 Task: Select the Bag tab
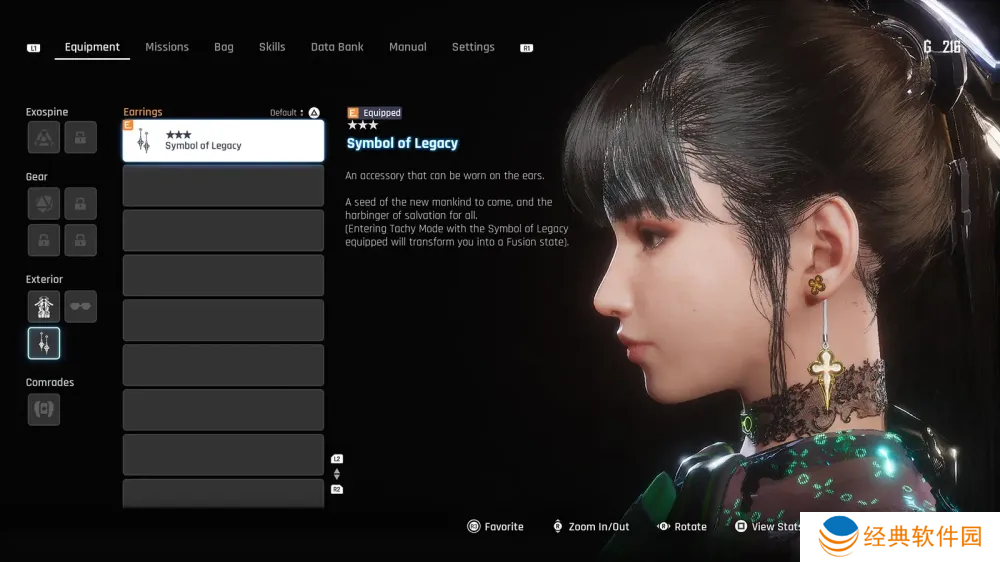click(x=224, y=47)
